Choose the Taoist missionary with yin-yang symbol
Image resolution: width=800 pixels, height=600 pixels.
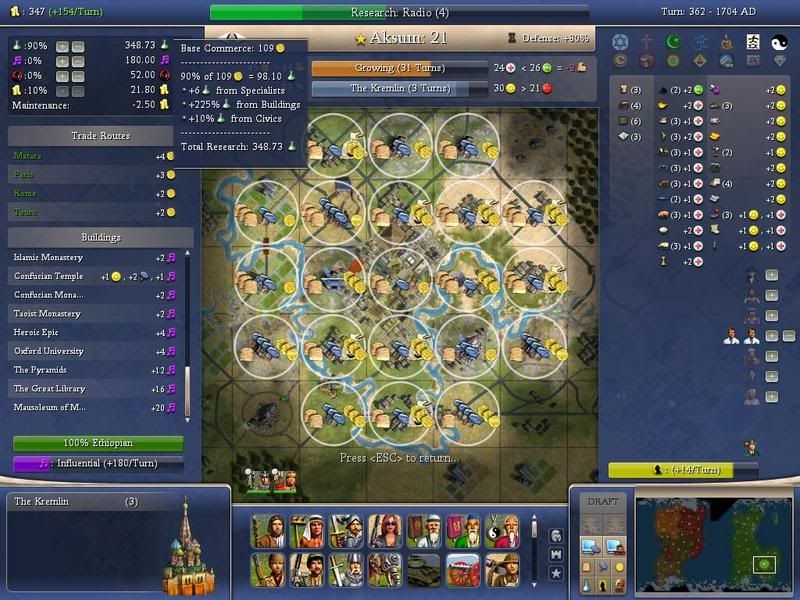[x=500, y=529]
